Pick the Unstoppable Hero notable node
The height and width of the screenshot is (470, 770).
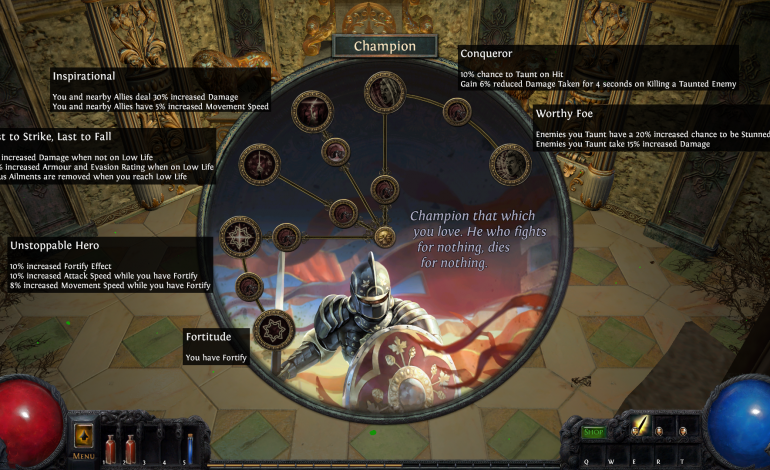pyautogui.click(x=240, y=236)
